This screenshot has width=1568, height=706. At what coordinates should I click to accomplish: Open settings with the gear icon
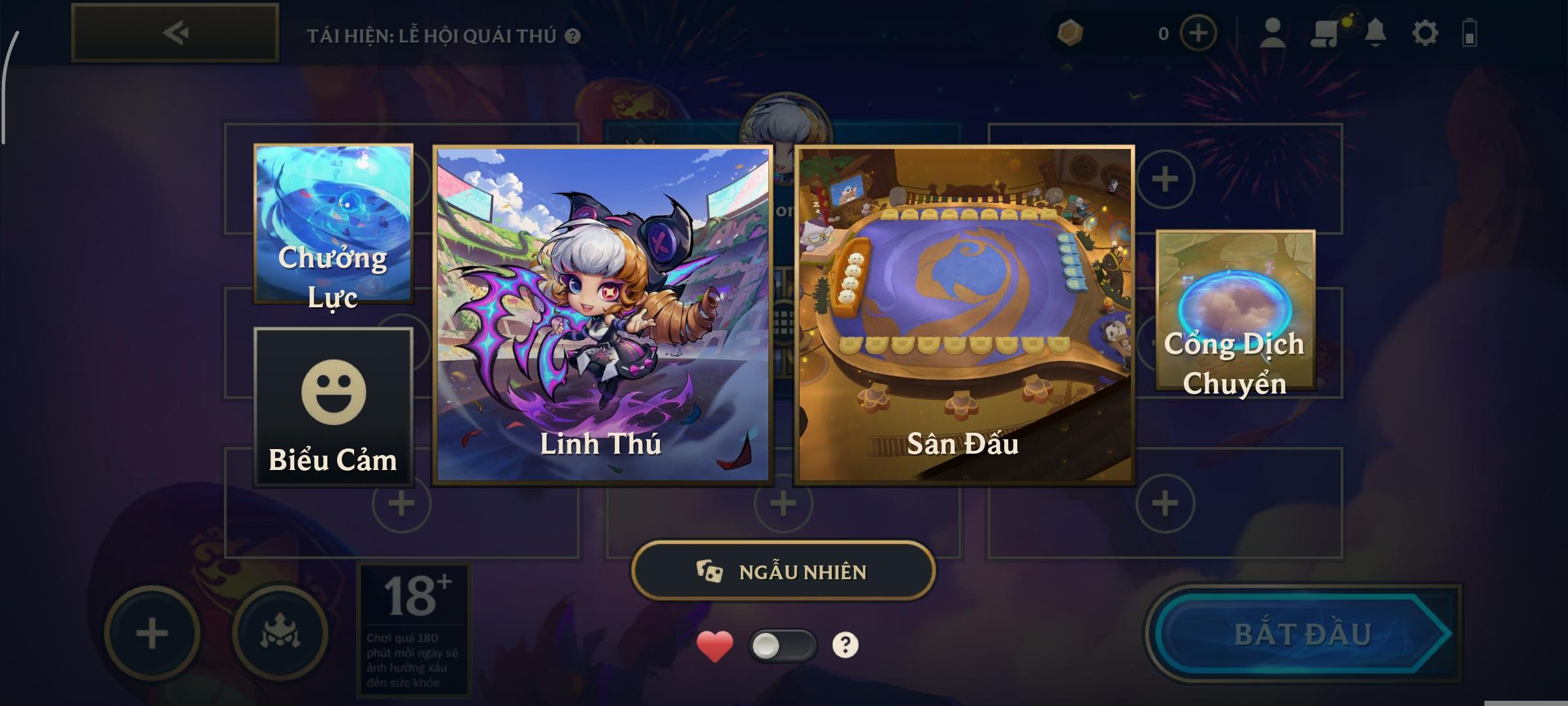1424,33
